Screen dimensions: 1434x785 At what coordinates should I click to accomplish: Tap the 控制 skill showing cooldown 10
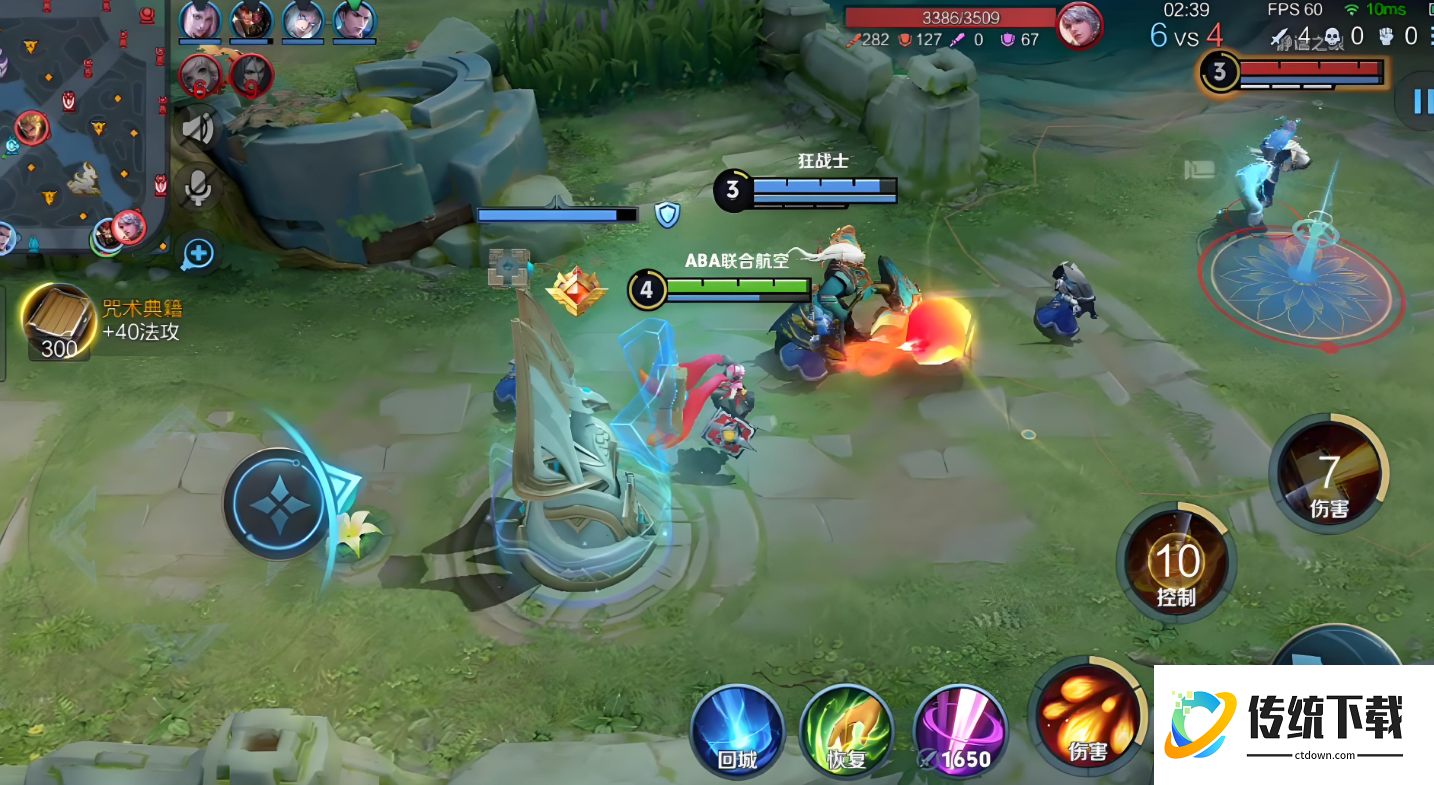coord(1176,565)
